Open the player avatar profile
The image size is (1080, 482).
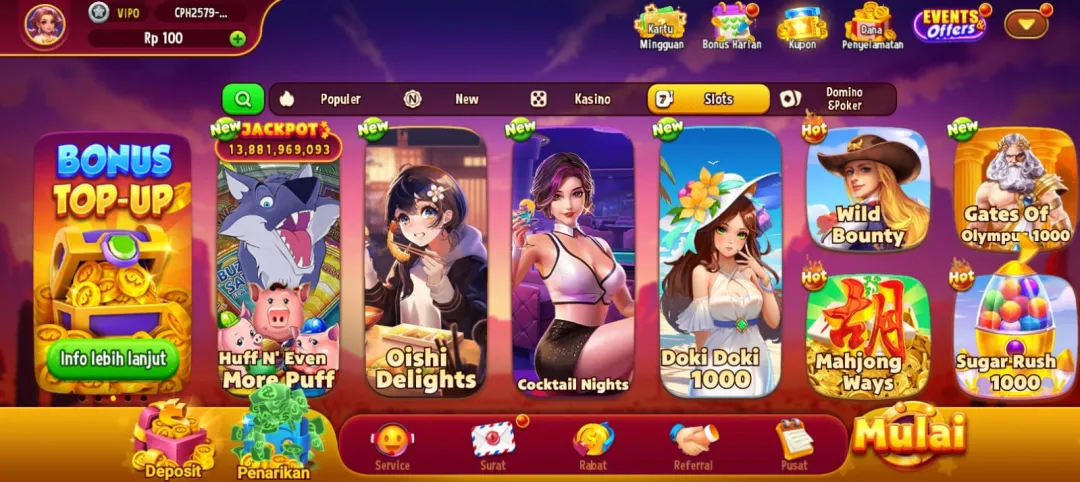tap(45, 25)
